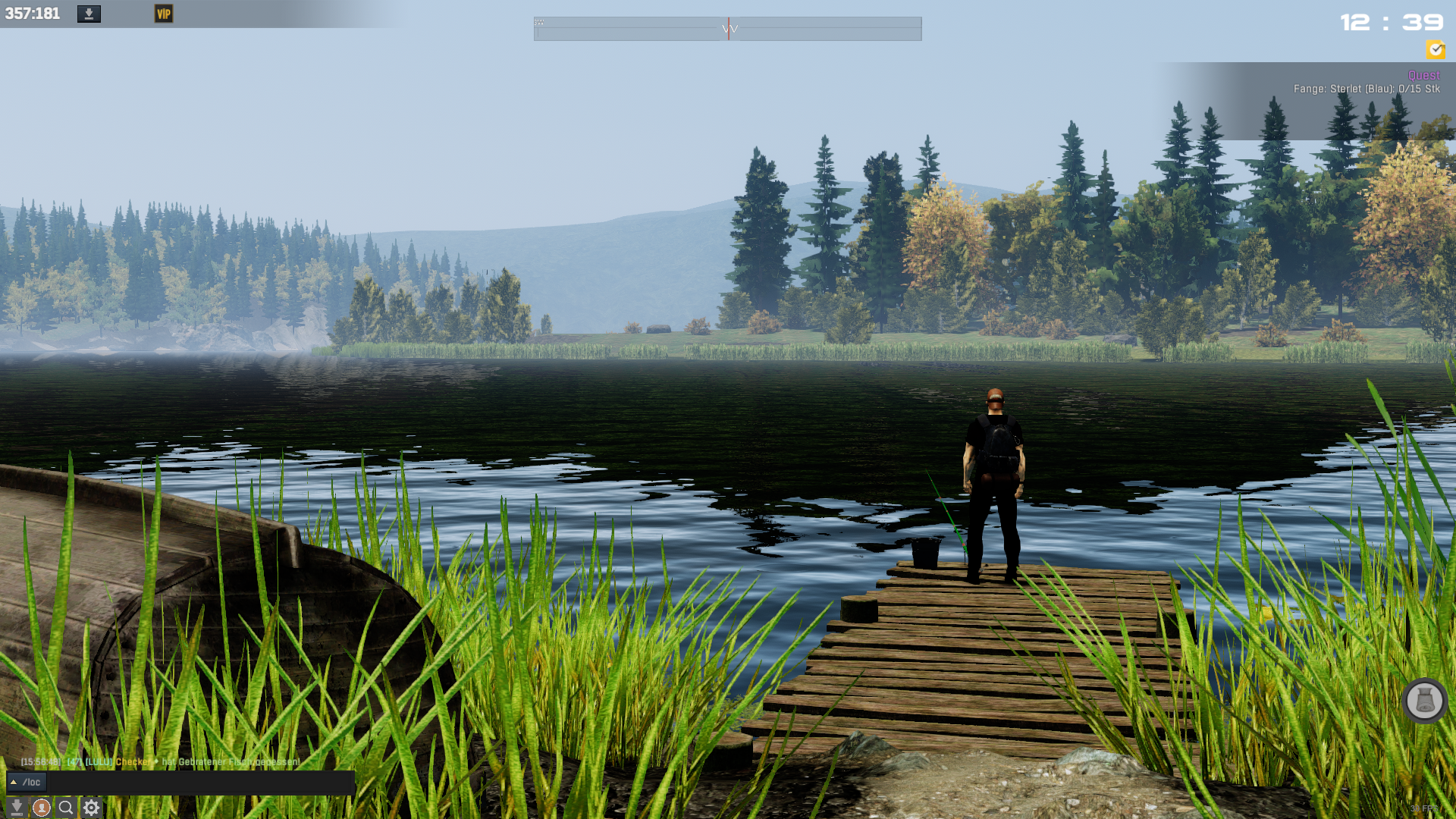Open the /loc chat channel selector

pos(27,782)
